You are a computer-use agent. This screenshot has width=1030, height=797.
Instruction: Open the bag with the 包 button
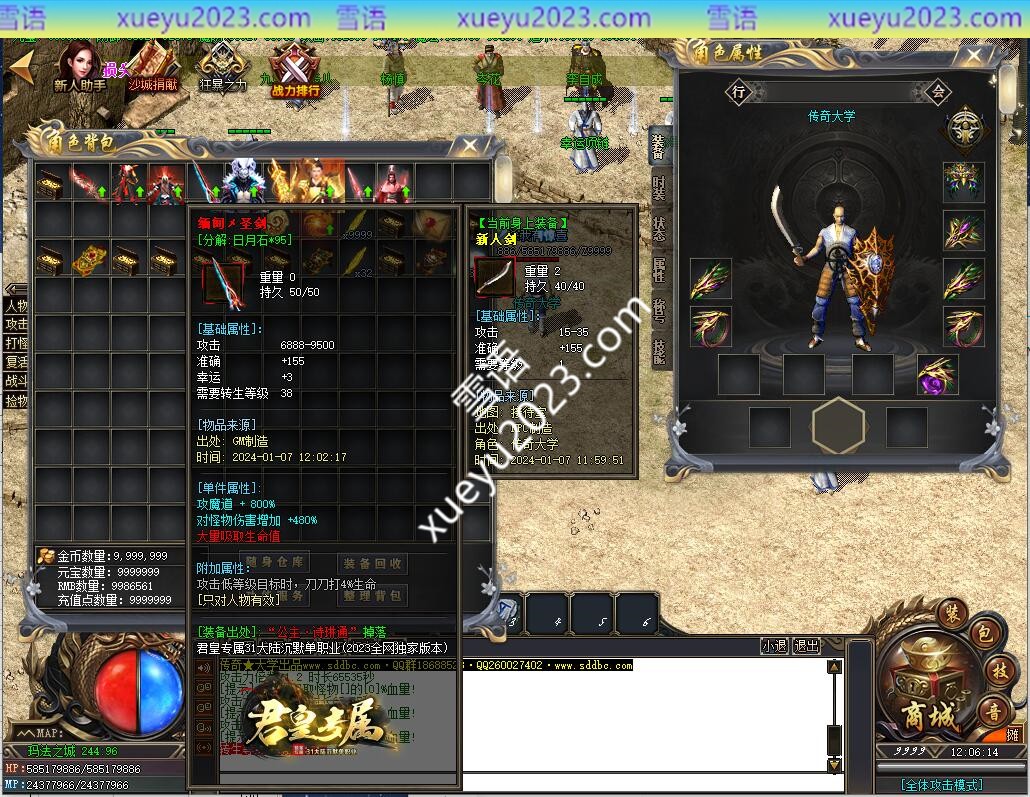click(982, 633)
